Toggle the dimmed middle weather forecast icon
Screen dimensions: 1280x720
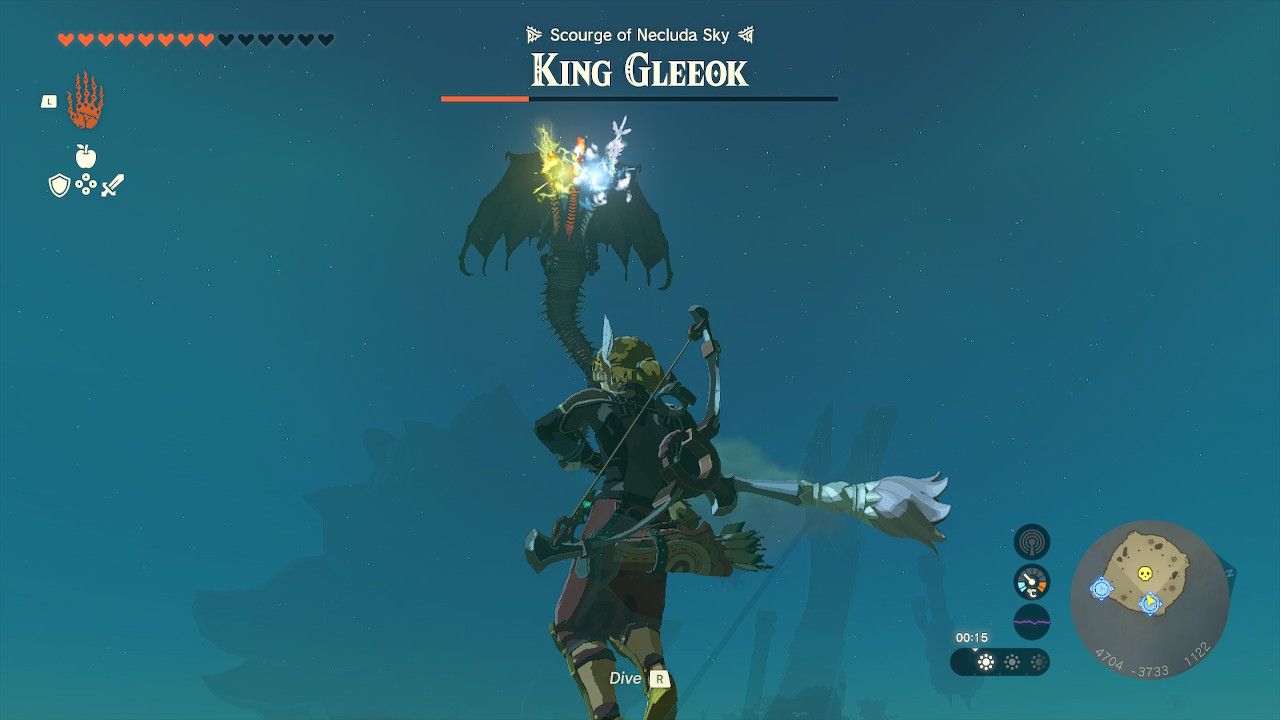(1012, 661)
